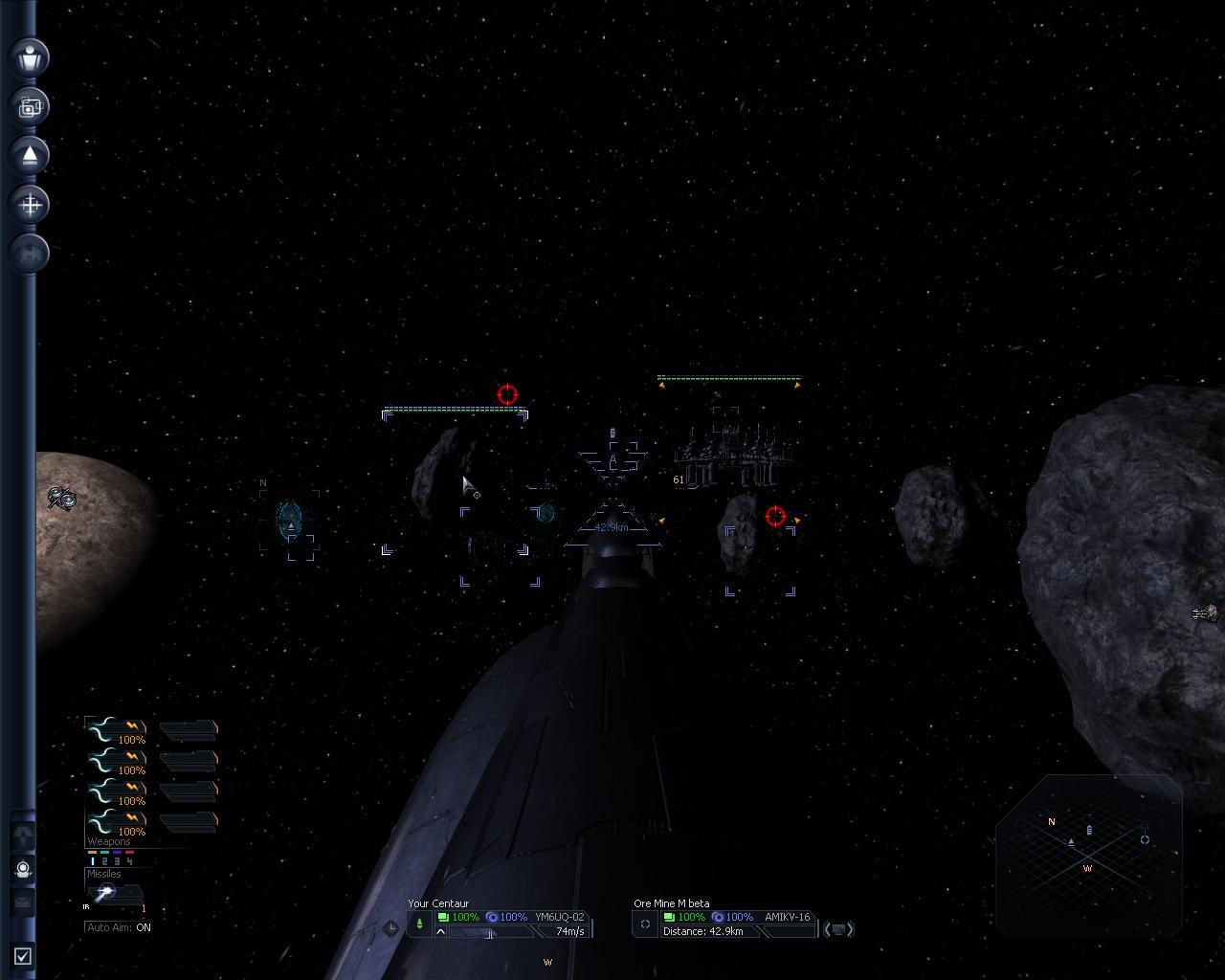
Task: Click the target reticle icon beside Ore Mine
Action: point(645,924)
